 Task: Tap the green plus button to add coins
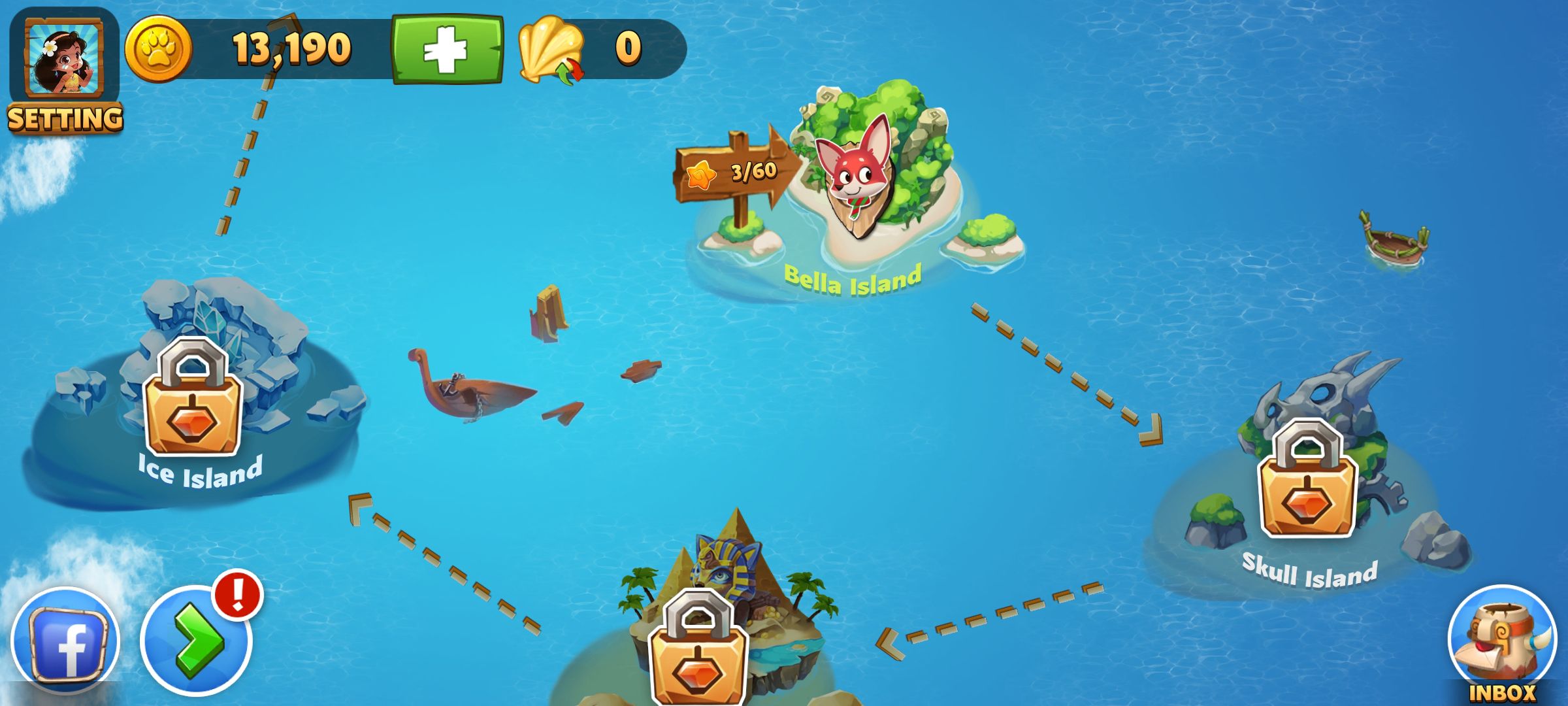pos(448,50)
